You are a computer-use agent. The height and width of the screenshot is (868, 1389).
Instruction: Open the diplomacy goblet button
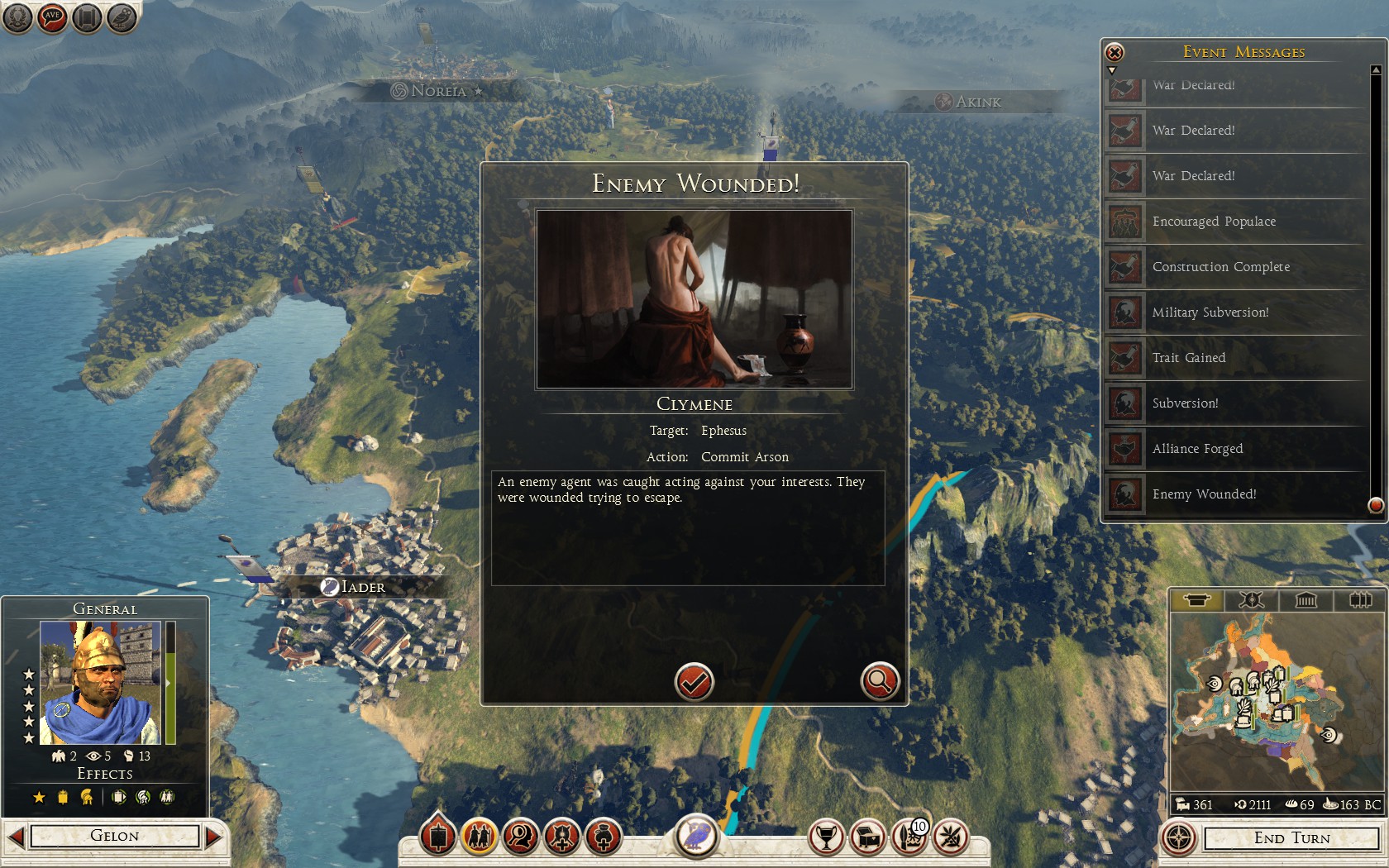click(x=825, y=837)
